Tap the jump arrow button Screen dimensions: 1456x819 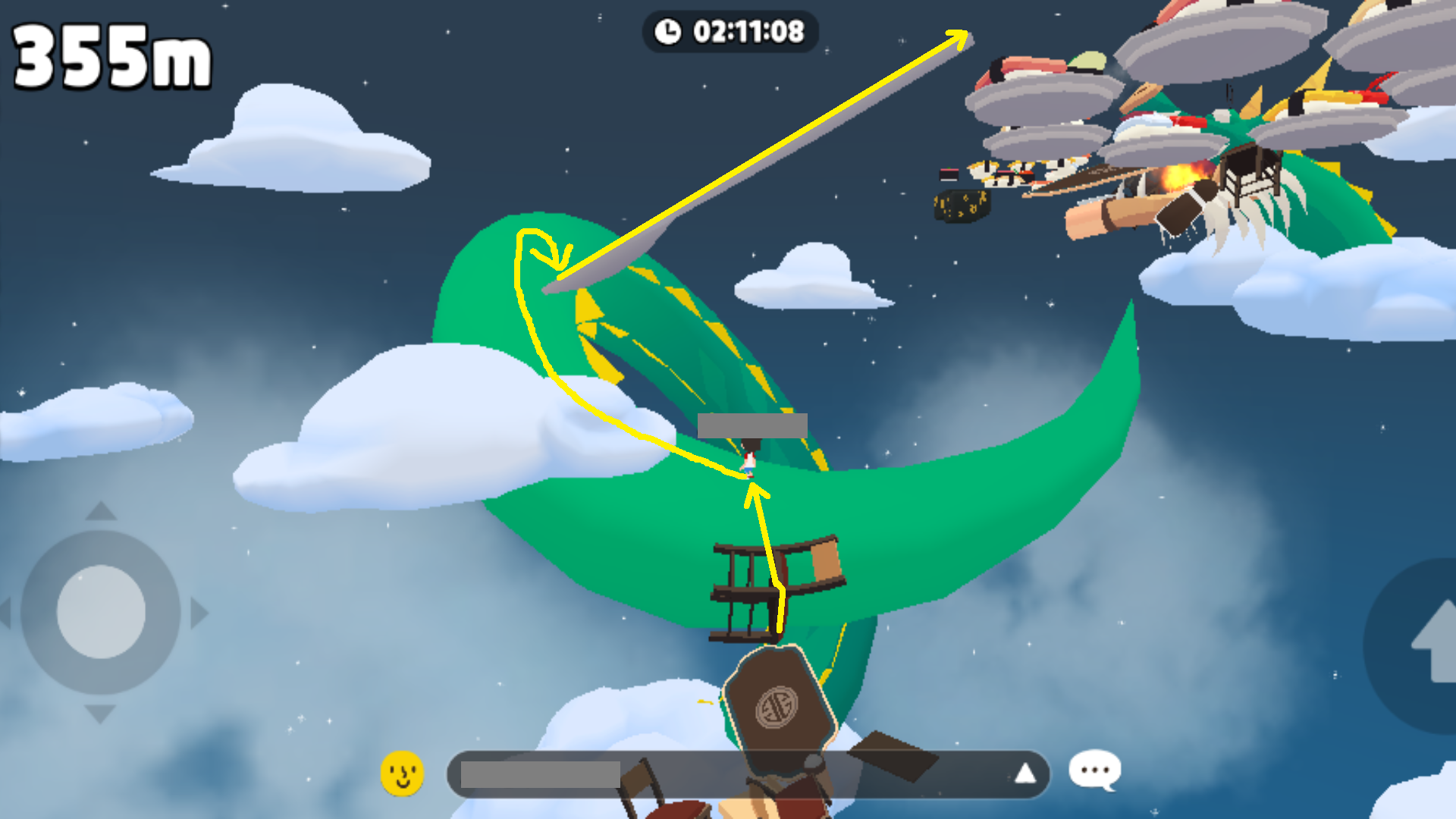[1429, 645]
